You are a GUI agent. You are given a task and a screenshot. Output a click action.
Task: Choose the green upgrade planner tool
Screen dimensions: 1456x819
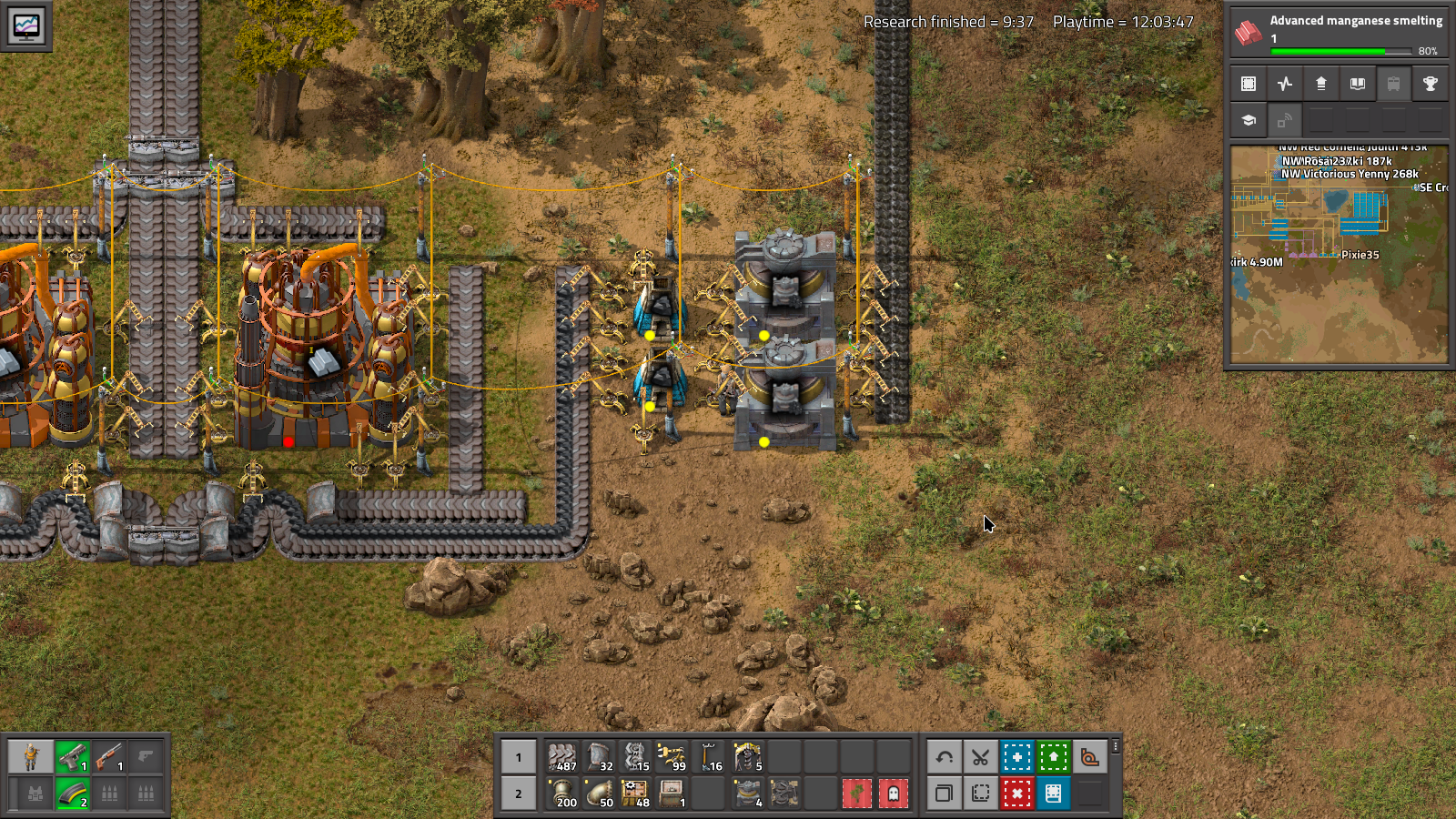pos(1053,757)
